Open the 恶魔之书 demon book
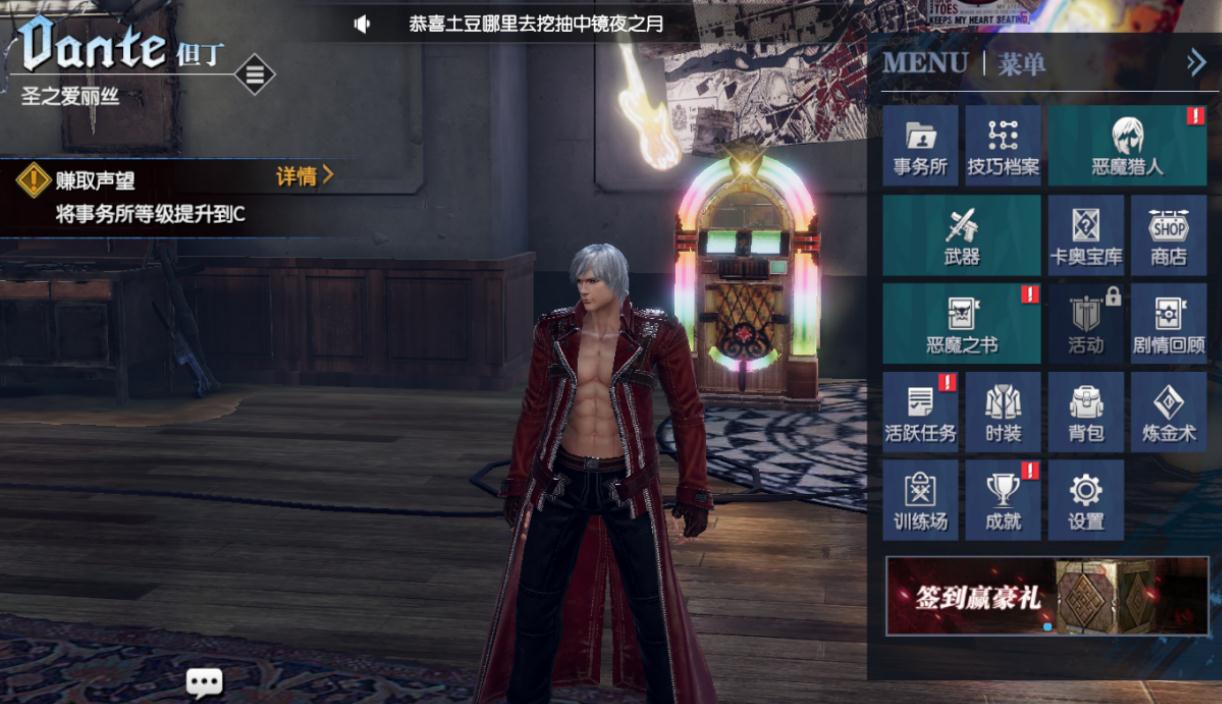 pos(961,323)
